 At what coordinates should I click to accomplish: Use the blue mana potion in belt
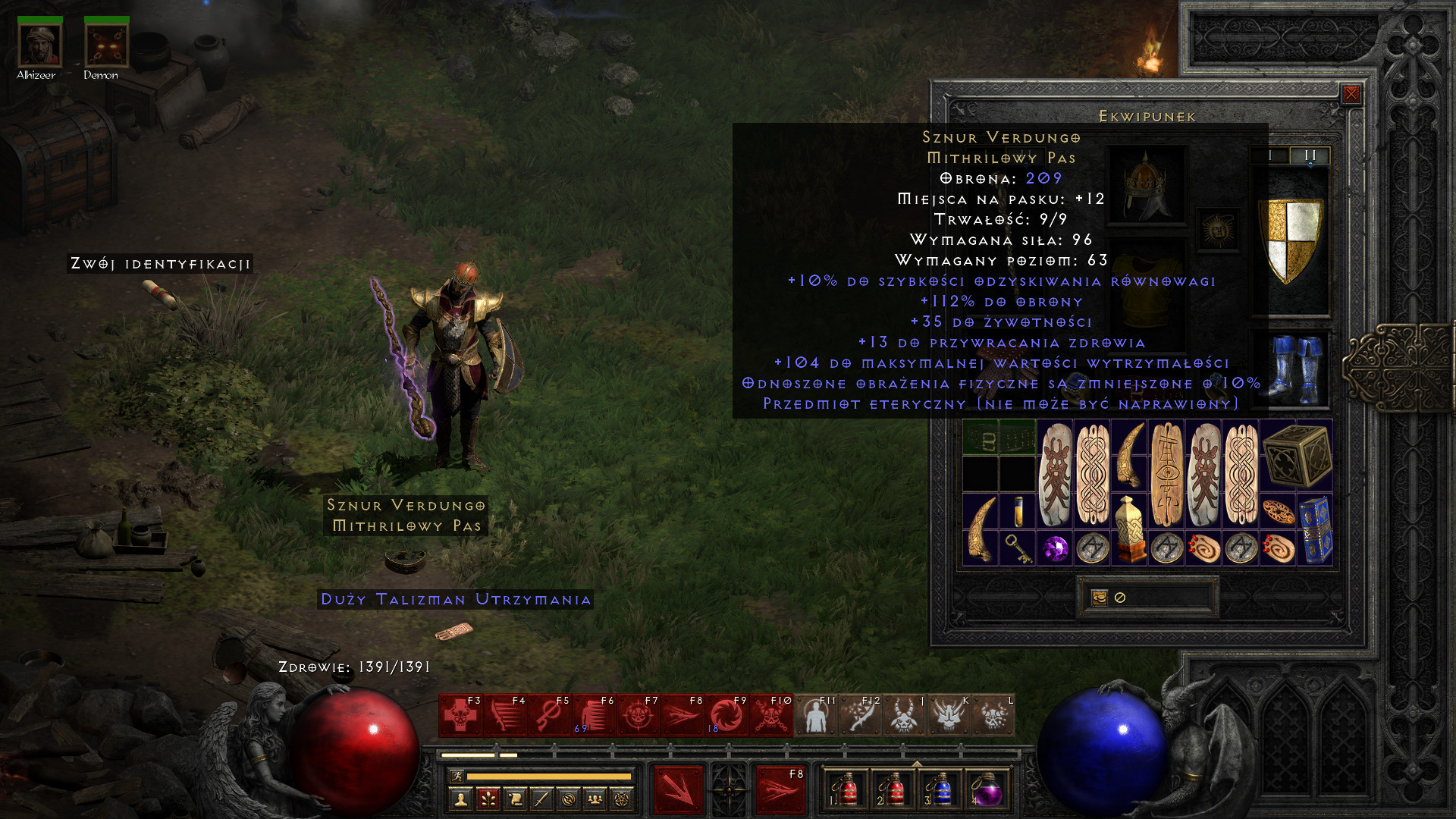pos(940,790)
